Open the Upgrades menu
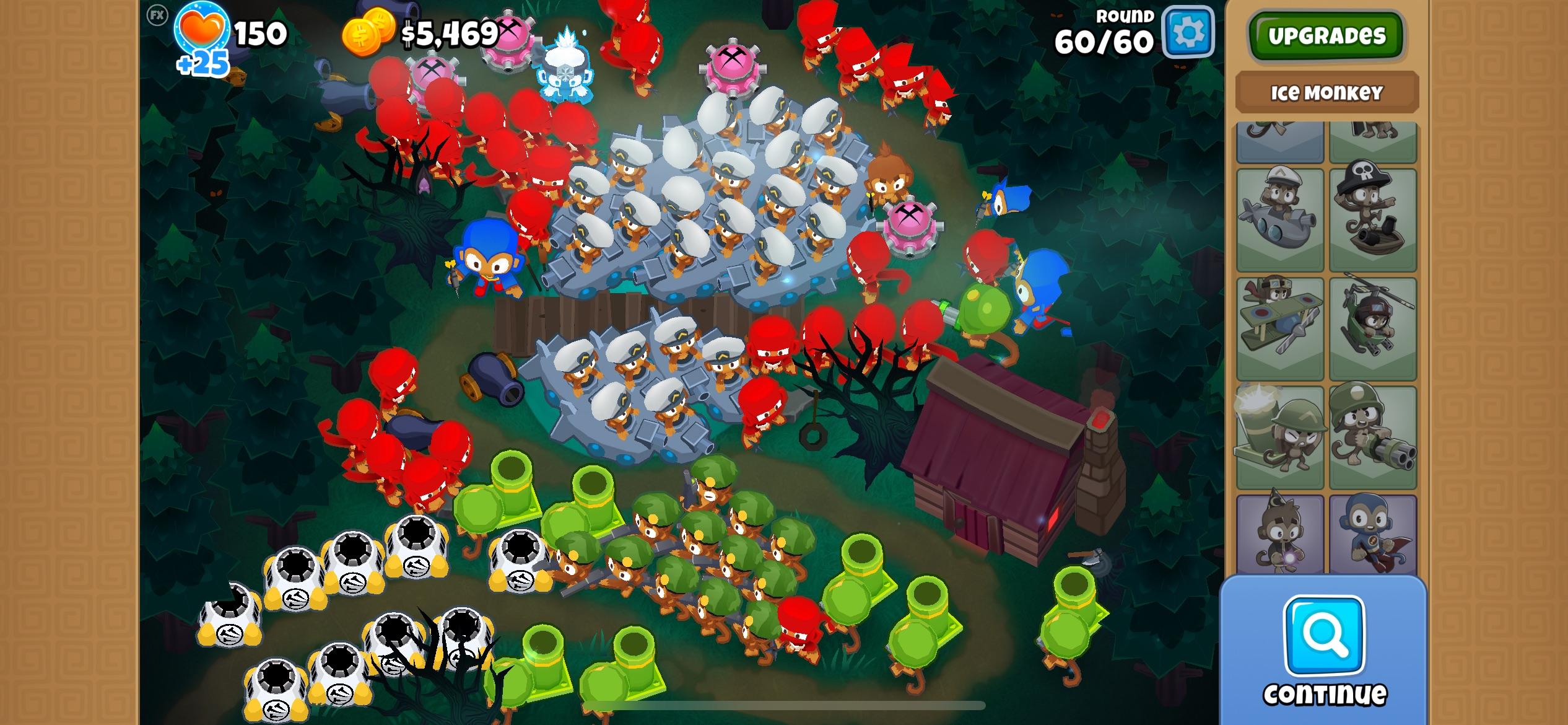This screenshot has height=725, width=1568. pos(1326,35)
